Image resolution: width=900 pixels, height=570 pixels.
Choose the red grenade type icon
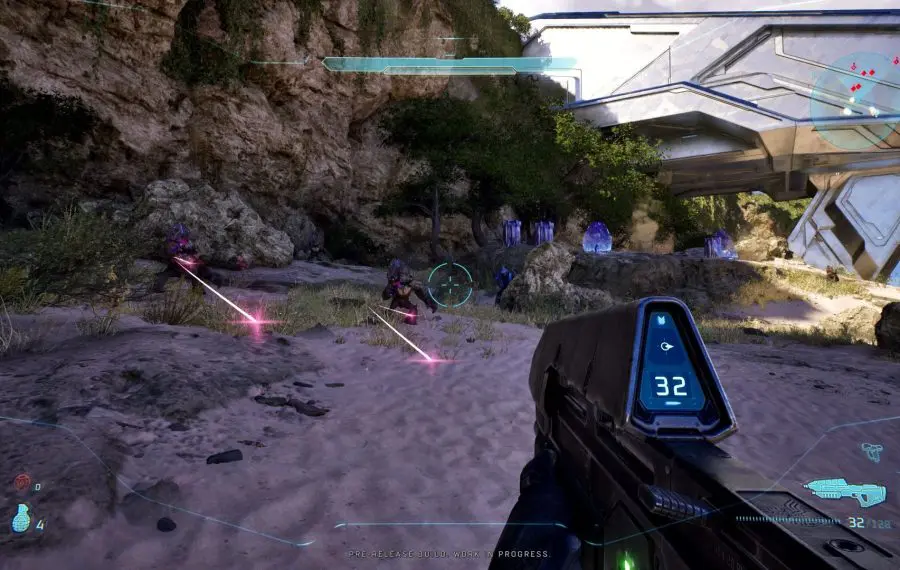tap(22, 484)
